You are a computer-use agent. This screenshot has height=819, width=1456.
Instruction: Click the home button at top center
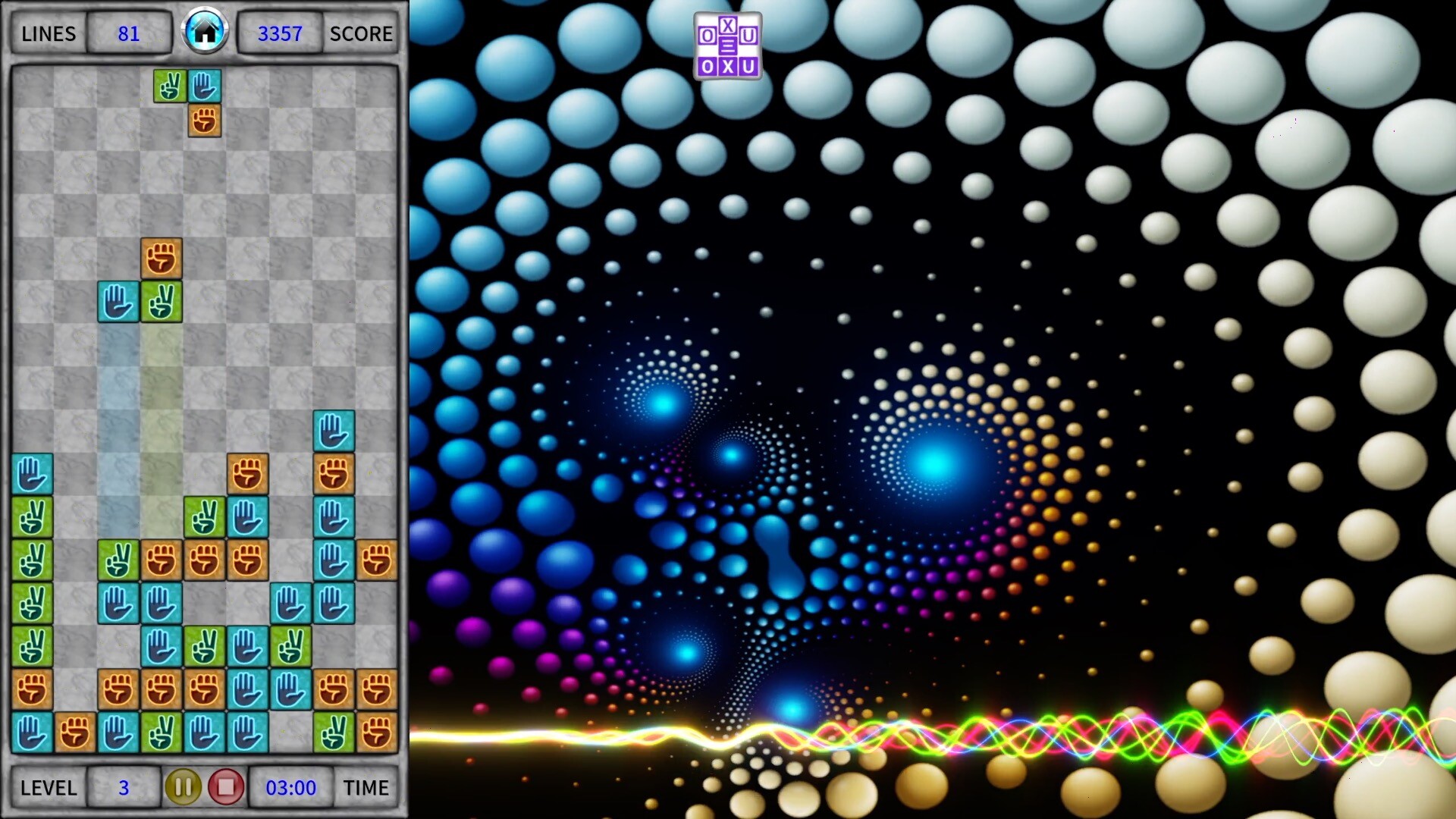click(x=205, y=32)
